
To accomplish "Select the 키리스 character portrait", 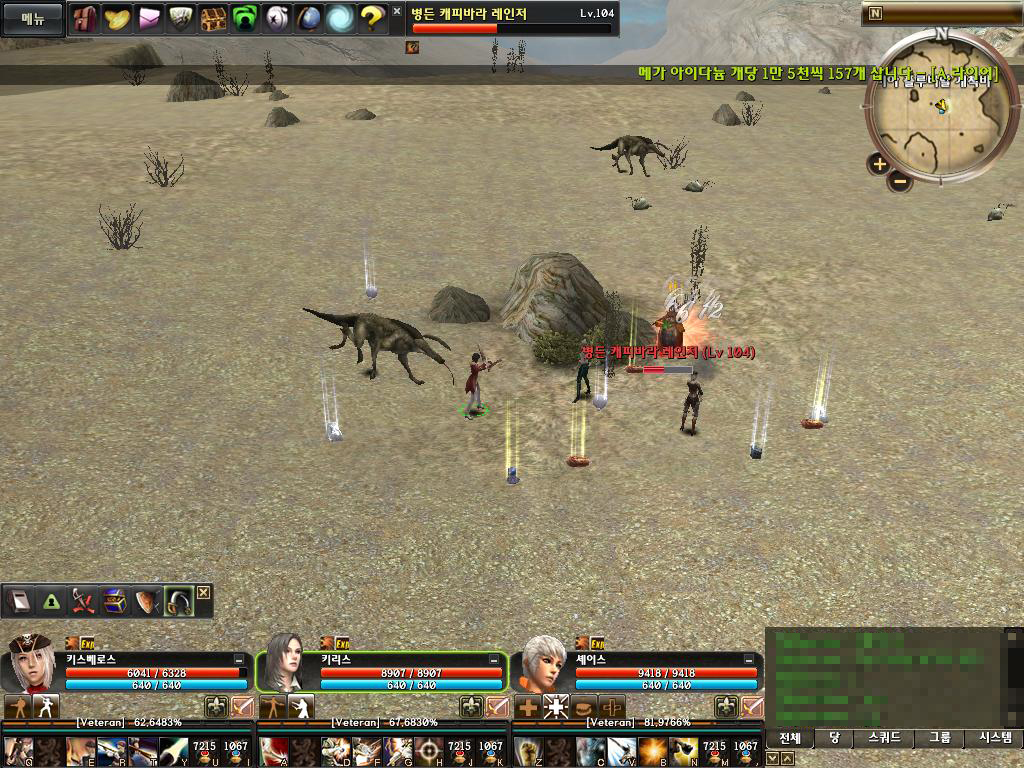I will [x=285, y=663].
